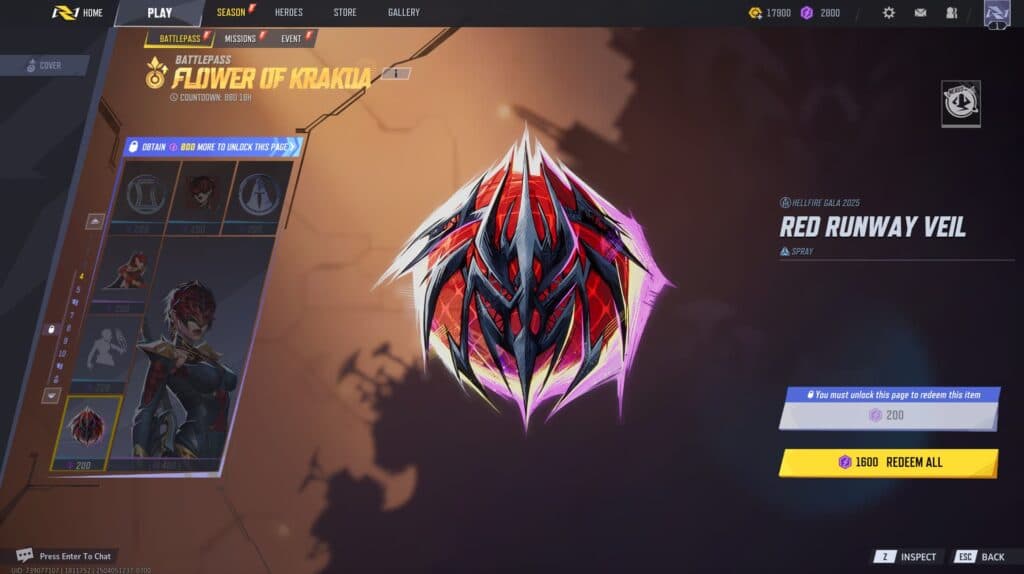The height and width of the screenshot is (574, 1024).
Task: Open the Gallery tab
Action: pos(403,13)
